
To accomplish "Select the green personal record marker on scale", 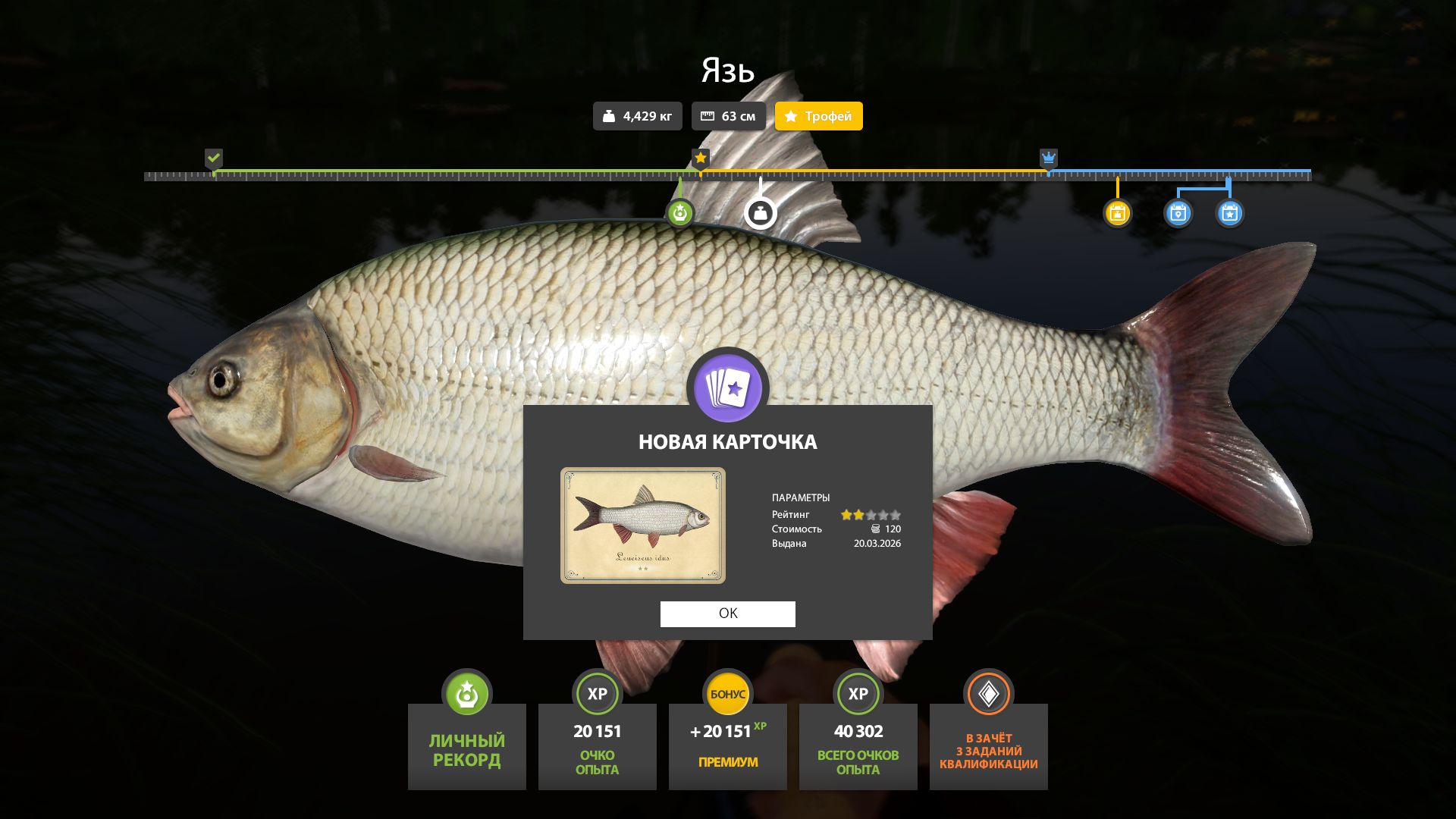I will (679, 213).
